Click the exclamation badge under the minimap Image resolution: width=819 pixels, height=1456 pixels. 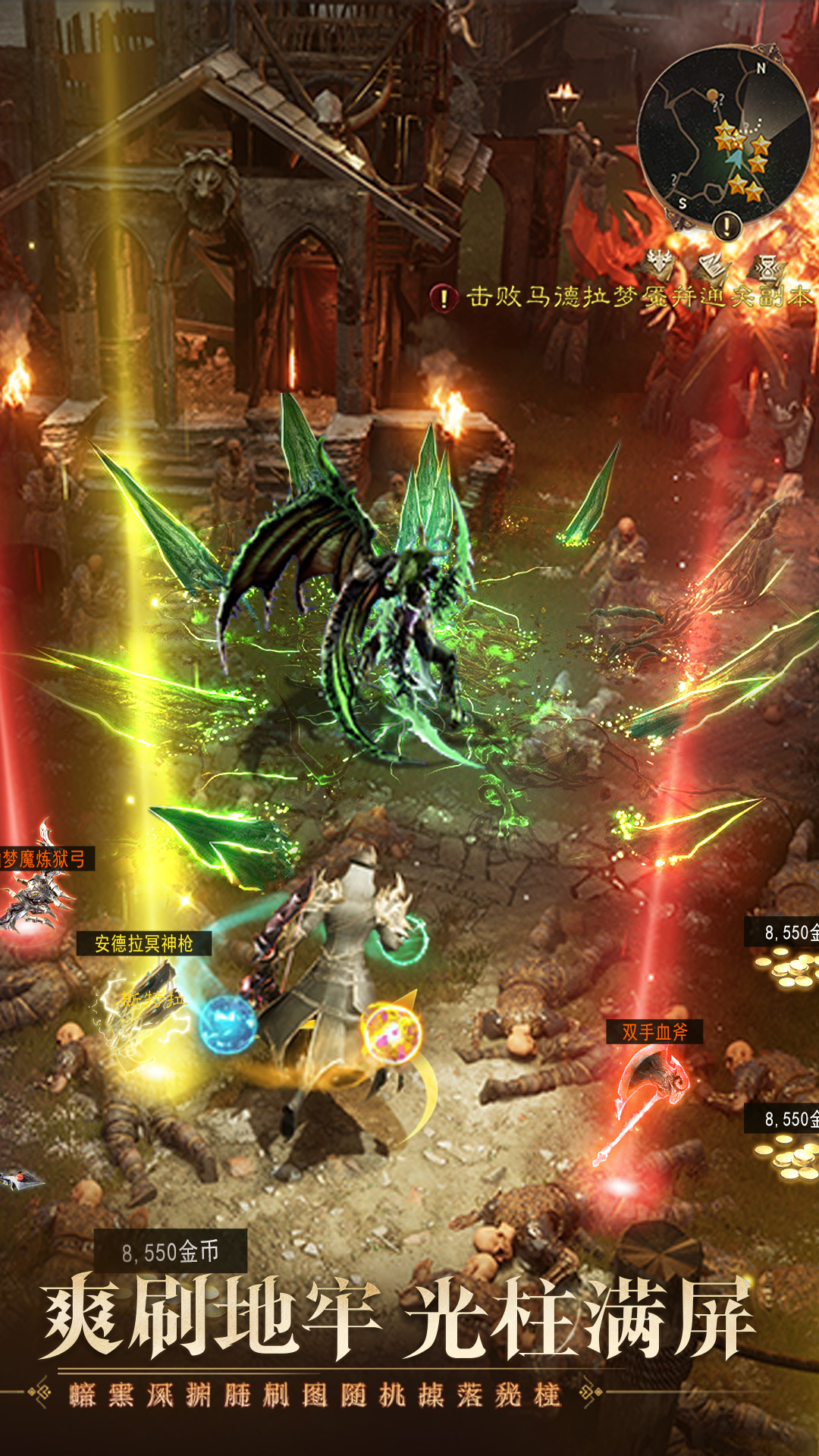coord(726,225)
